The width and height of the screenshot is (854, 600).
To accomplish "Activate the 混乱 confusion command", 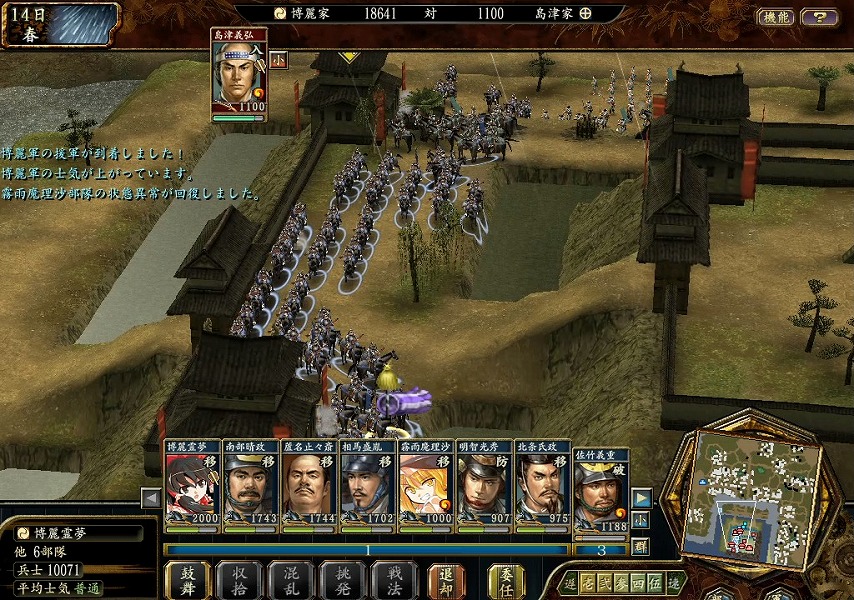I will pos(291,580).
